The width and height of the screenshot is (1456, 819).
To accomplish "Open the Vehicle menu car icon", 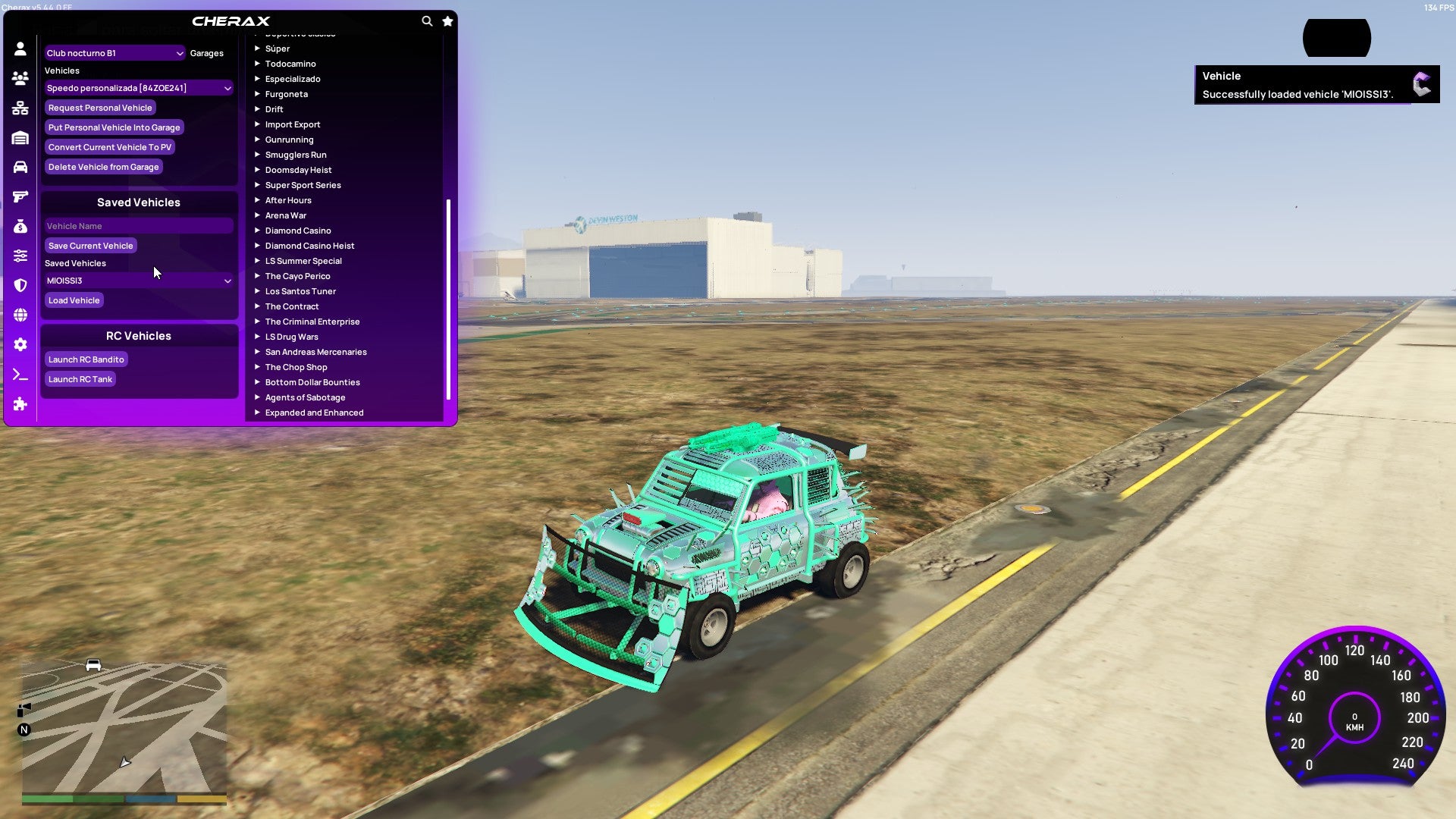I will pyautogui.click(x=20, y=167).
